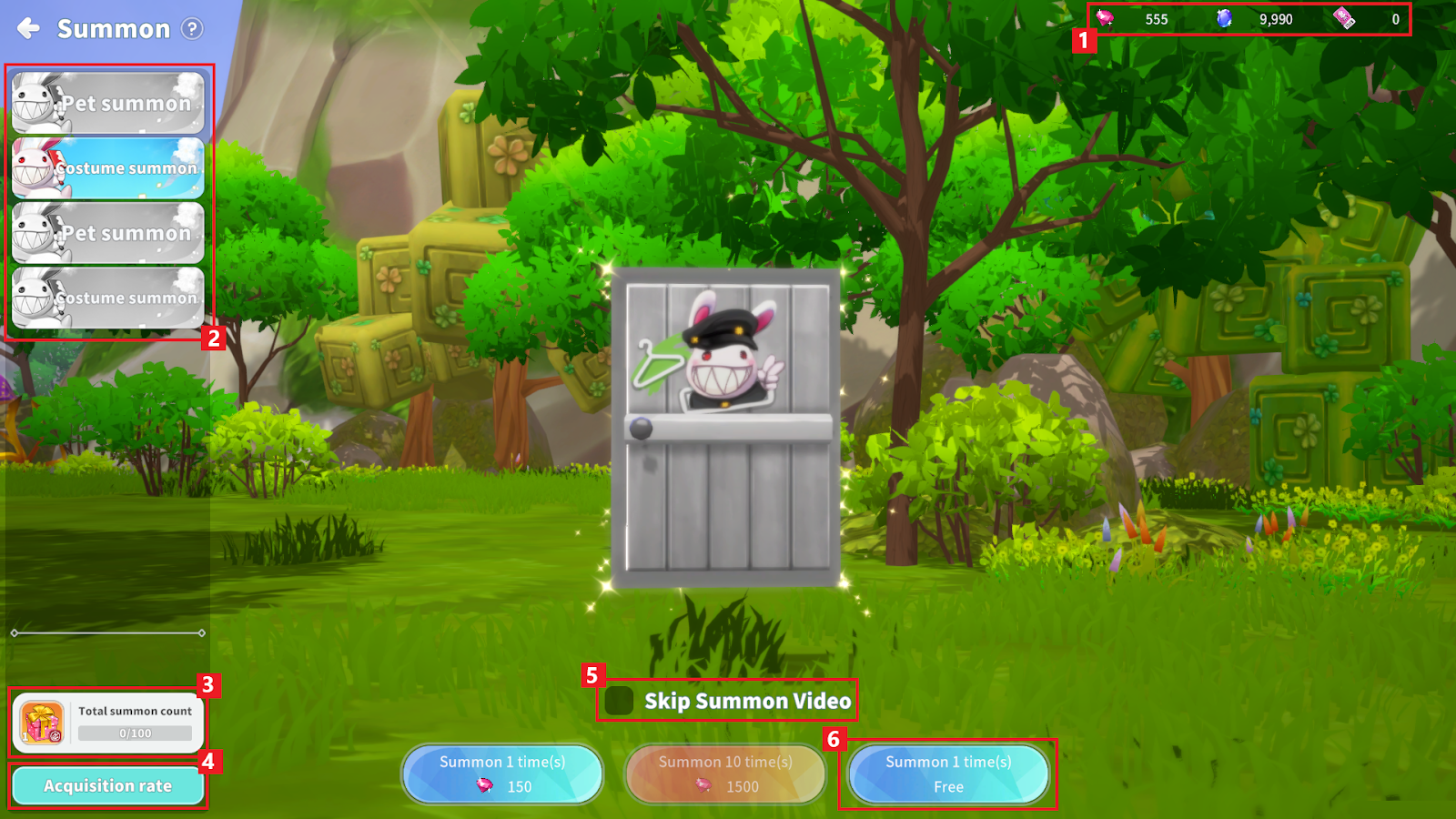Open the Total summon count gift box
This screenshot has width=1456, height=819.
tap(43, 723)
